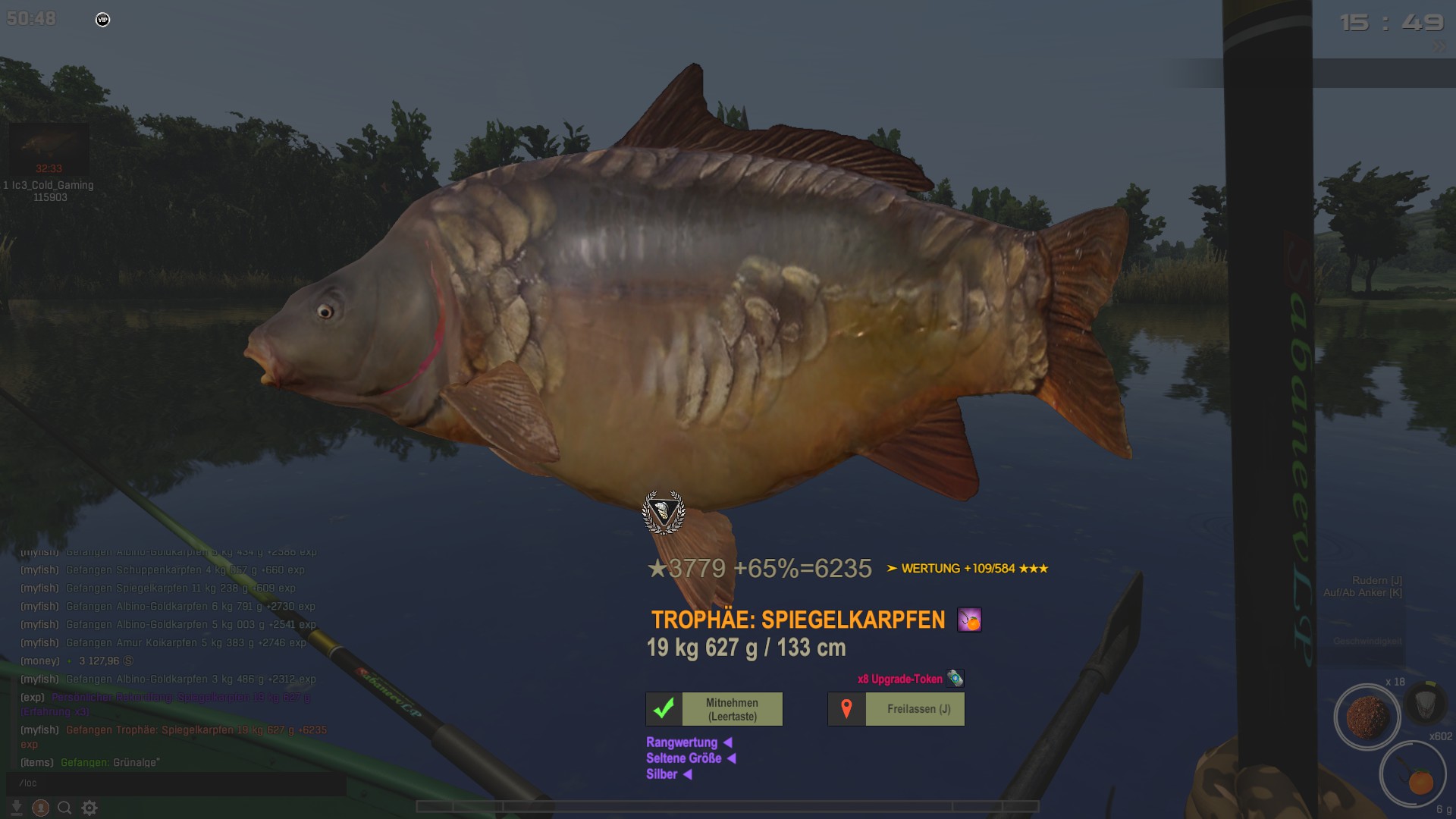Select the groundbait ball slot
The height and width of the screenshot is (819, 1456).
1367,716
